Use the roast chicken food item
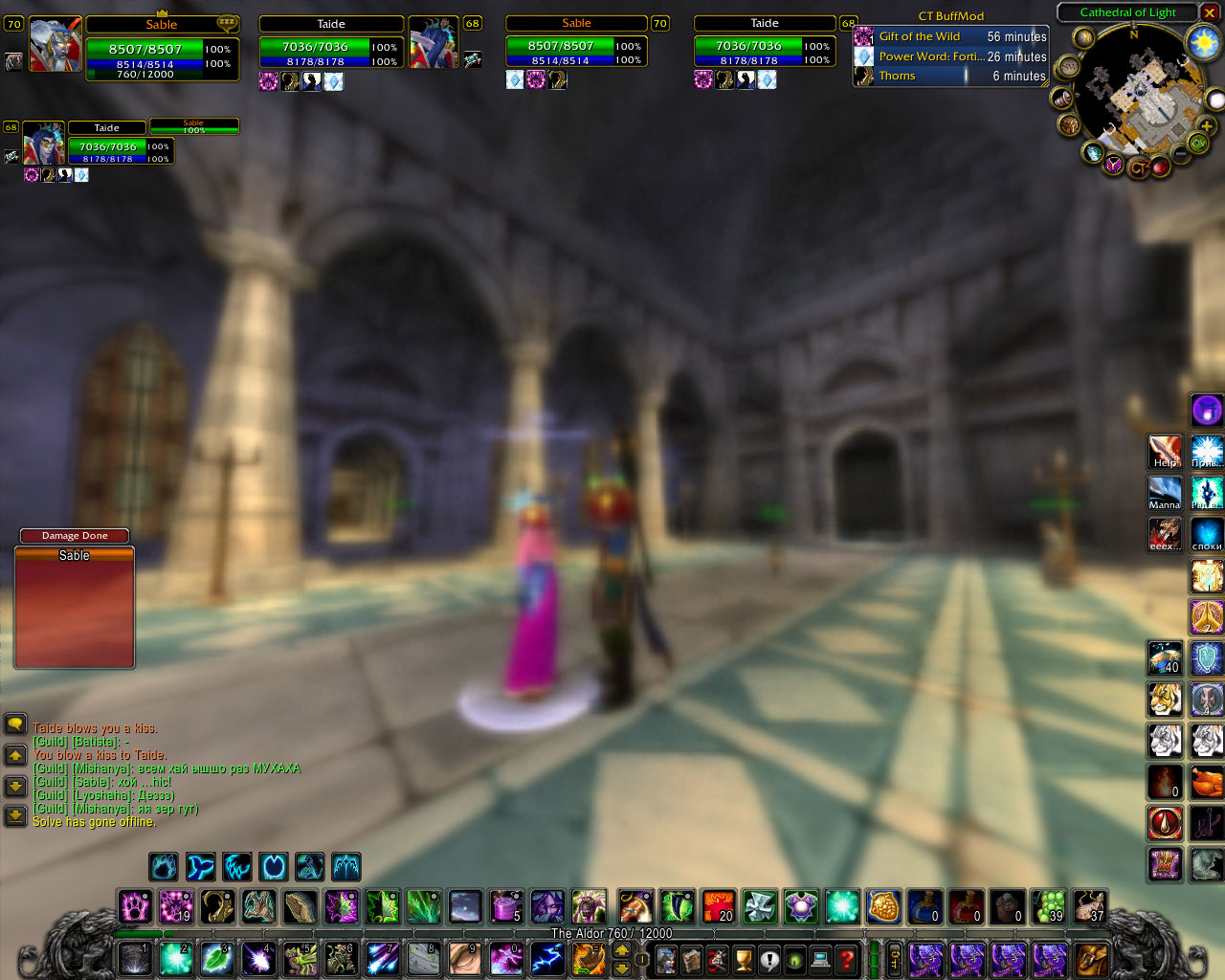The width and height of the screenshot is (1225, 980). [1207, 782]
